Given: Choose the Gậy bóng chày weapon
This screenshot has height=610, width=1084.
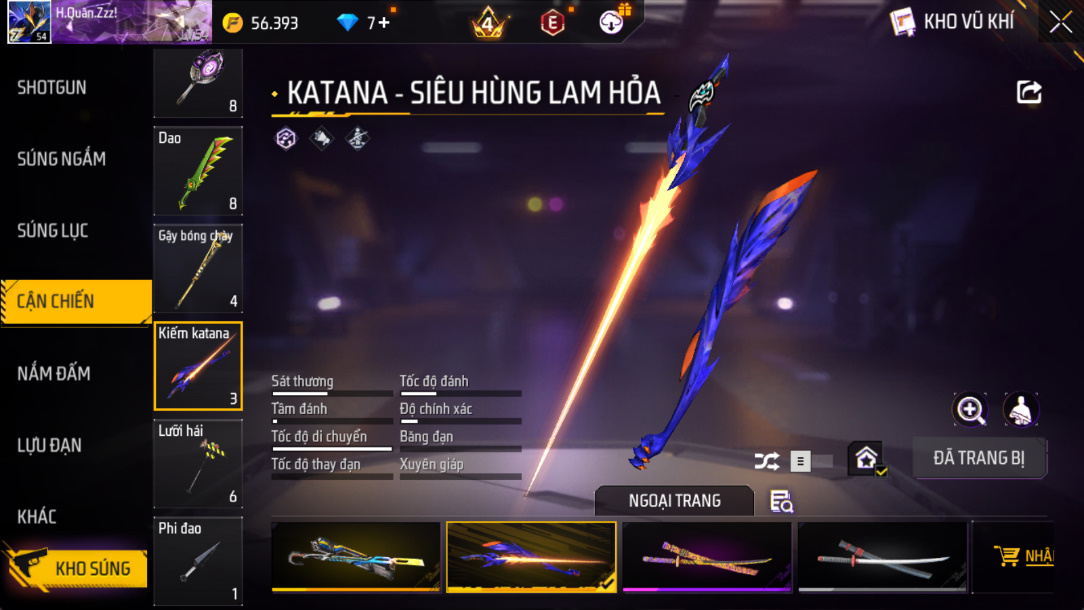Looking at the screenshot, I should tap(198, 268).
